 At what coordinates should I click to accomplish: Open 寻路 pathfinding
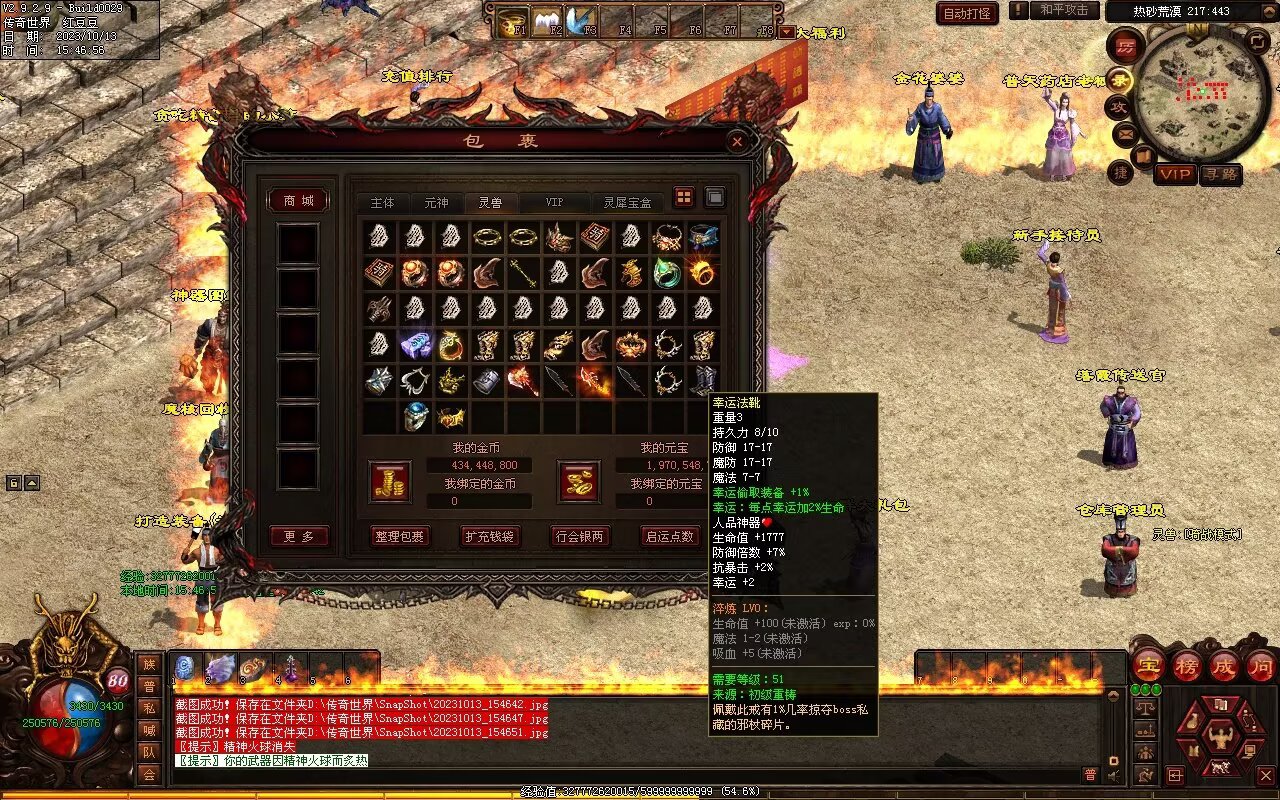click(x=1220, y=174)
